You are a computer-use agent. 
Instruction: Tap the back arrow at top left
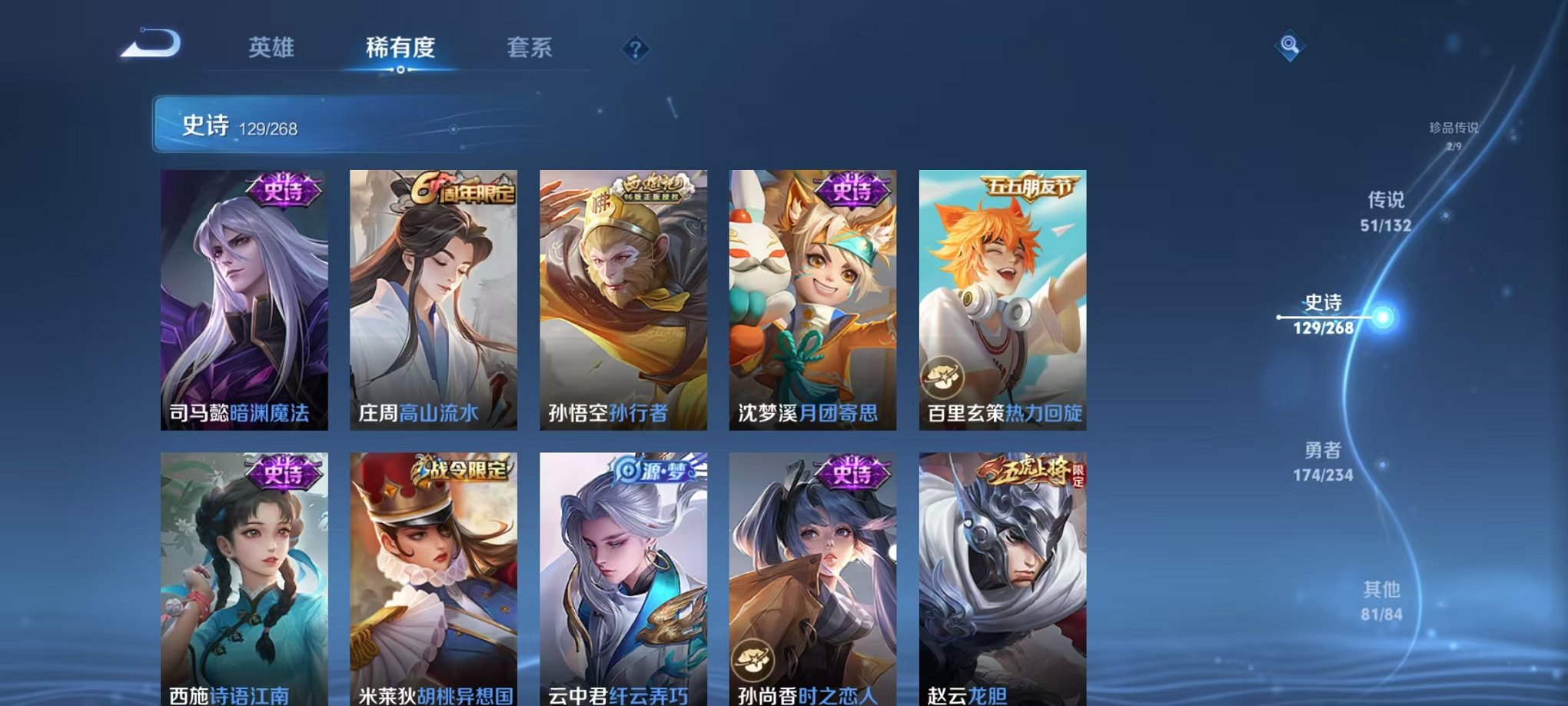tap(146, 44)
